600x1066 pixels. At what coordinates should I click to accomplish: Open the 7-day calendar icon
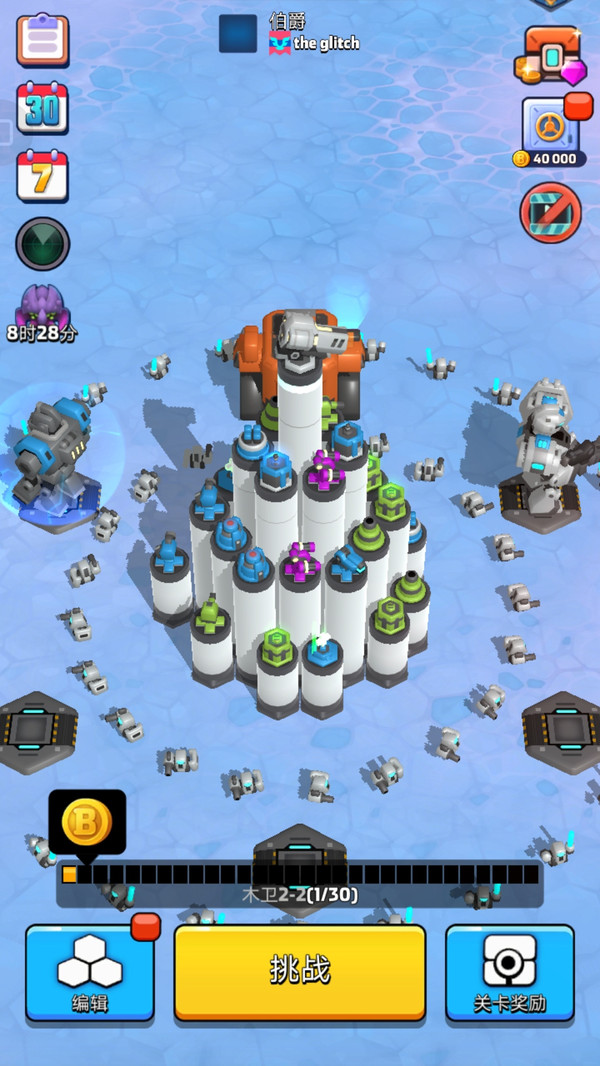tap(42, 176)
